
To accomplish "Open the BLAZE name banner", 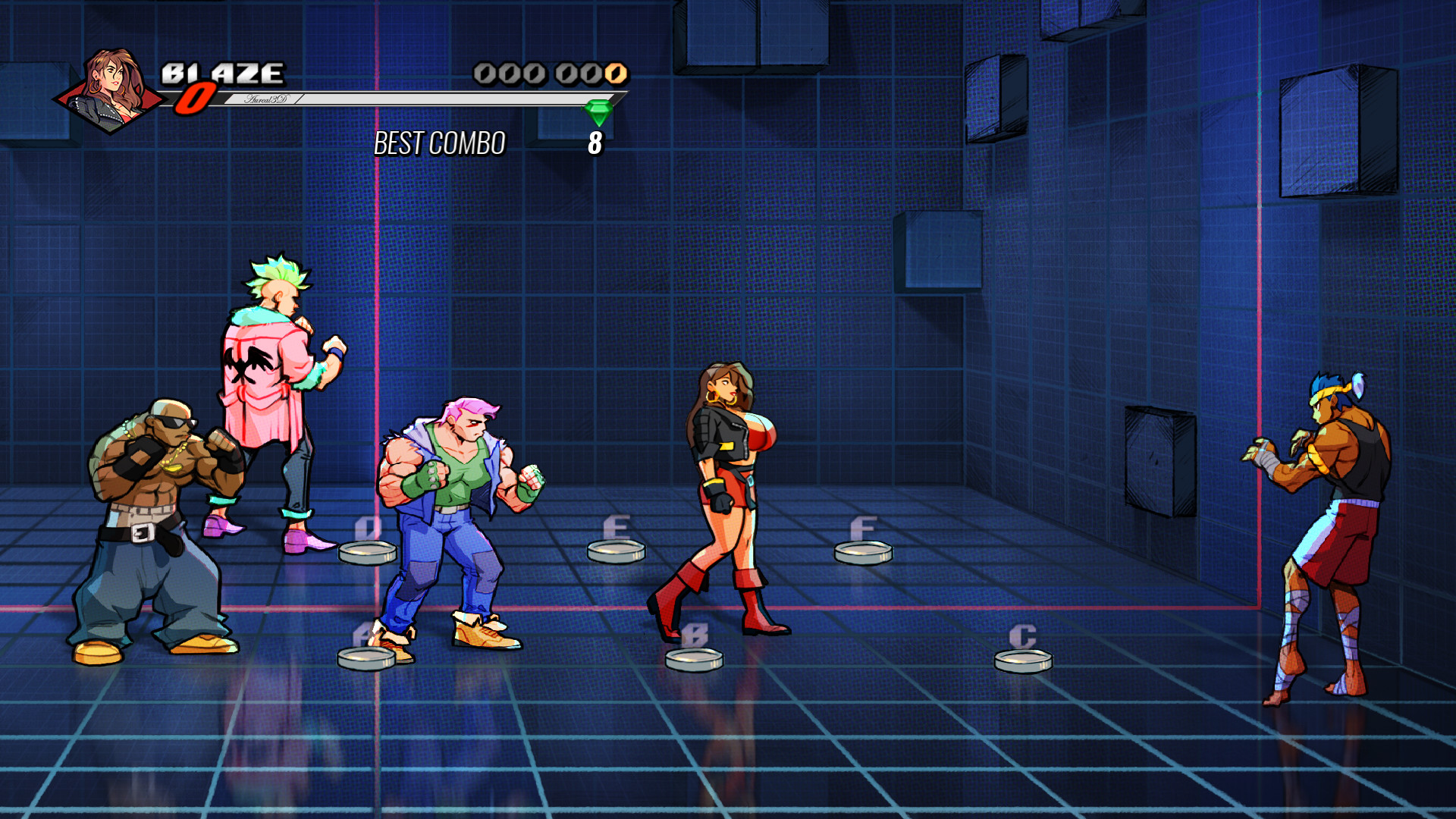I will point(224,74).
